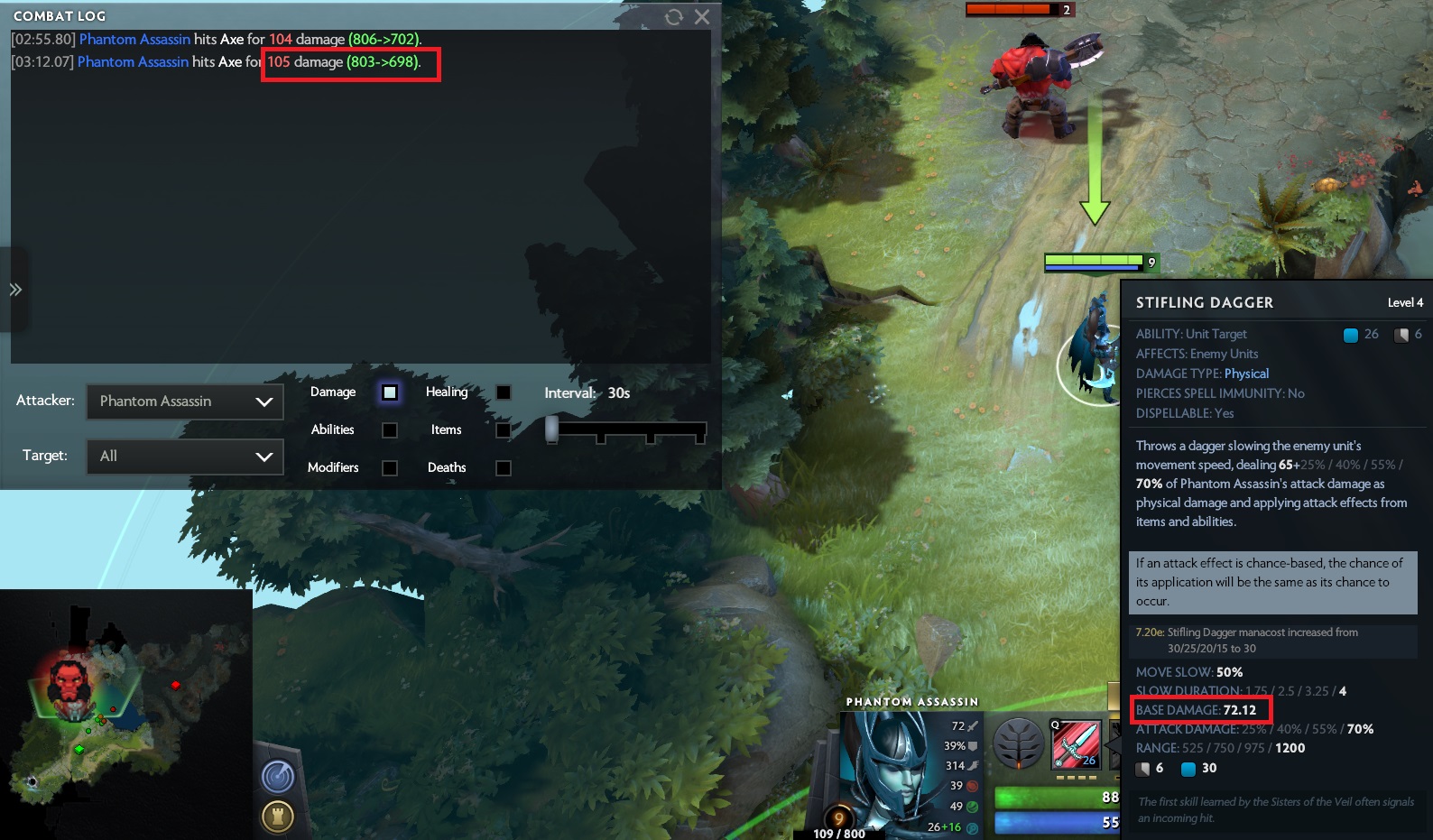1433x840 pixels.
Task: Activate the Scan radar button
Action: (278, 776)
